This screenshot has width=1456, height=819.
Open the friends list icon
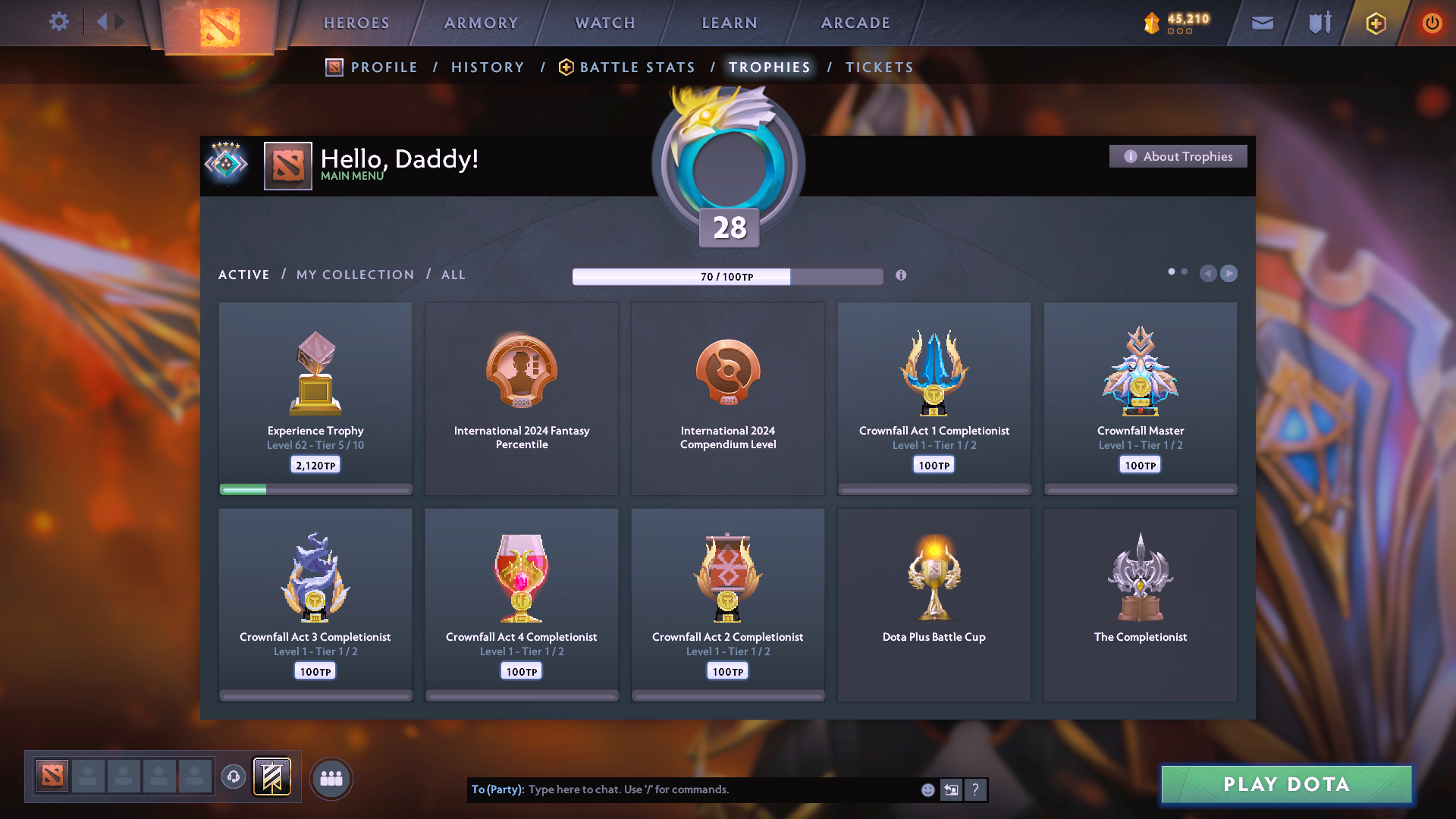click(331, 778)
